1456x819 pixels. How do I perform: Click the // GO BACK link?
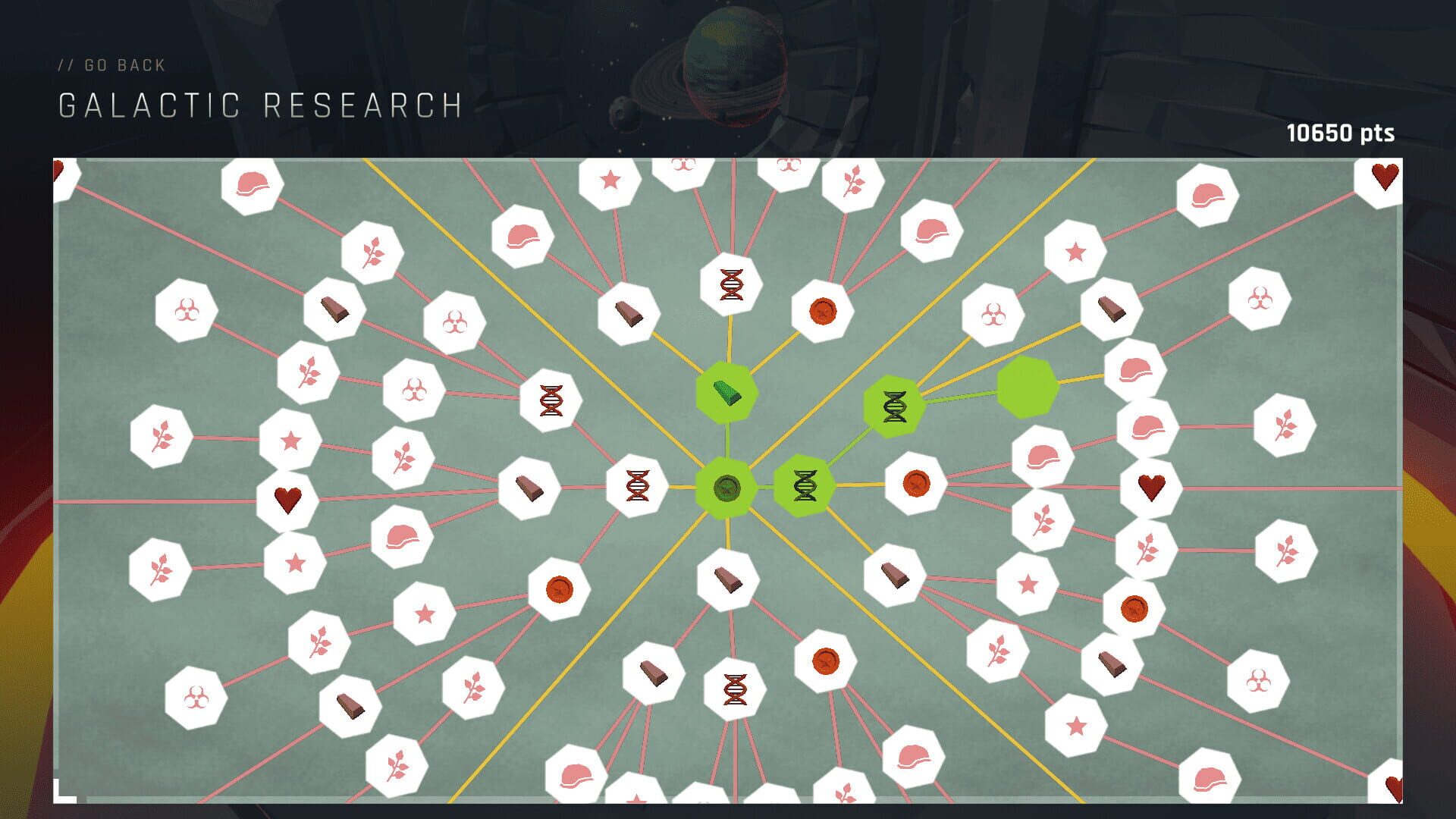[x=112, y=64]
